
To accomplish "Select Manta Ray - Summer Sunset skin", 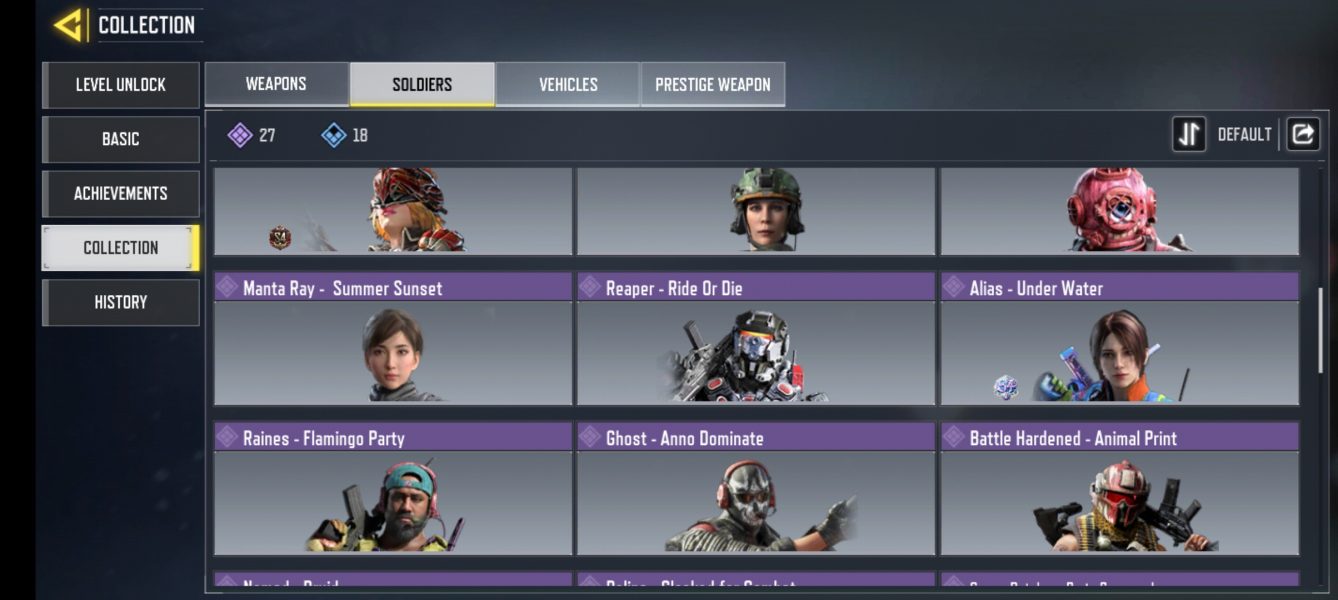I will click(393, 339).
